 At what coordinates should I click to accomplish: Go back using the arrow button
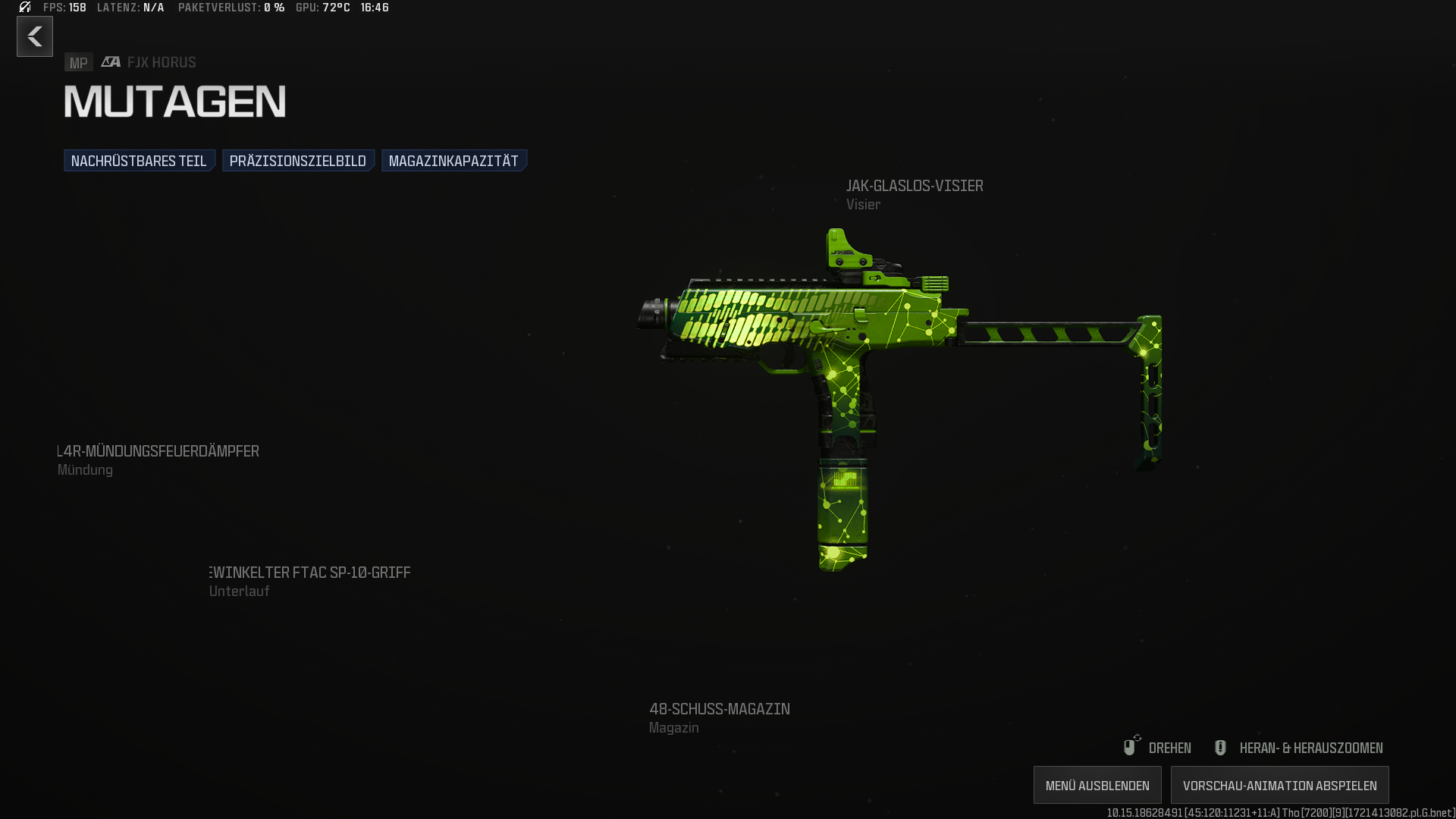pos(35,36)
